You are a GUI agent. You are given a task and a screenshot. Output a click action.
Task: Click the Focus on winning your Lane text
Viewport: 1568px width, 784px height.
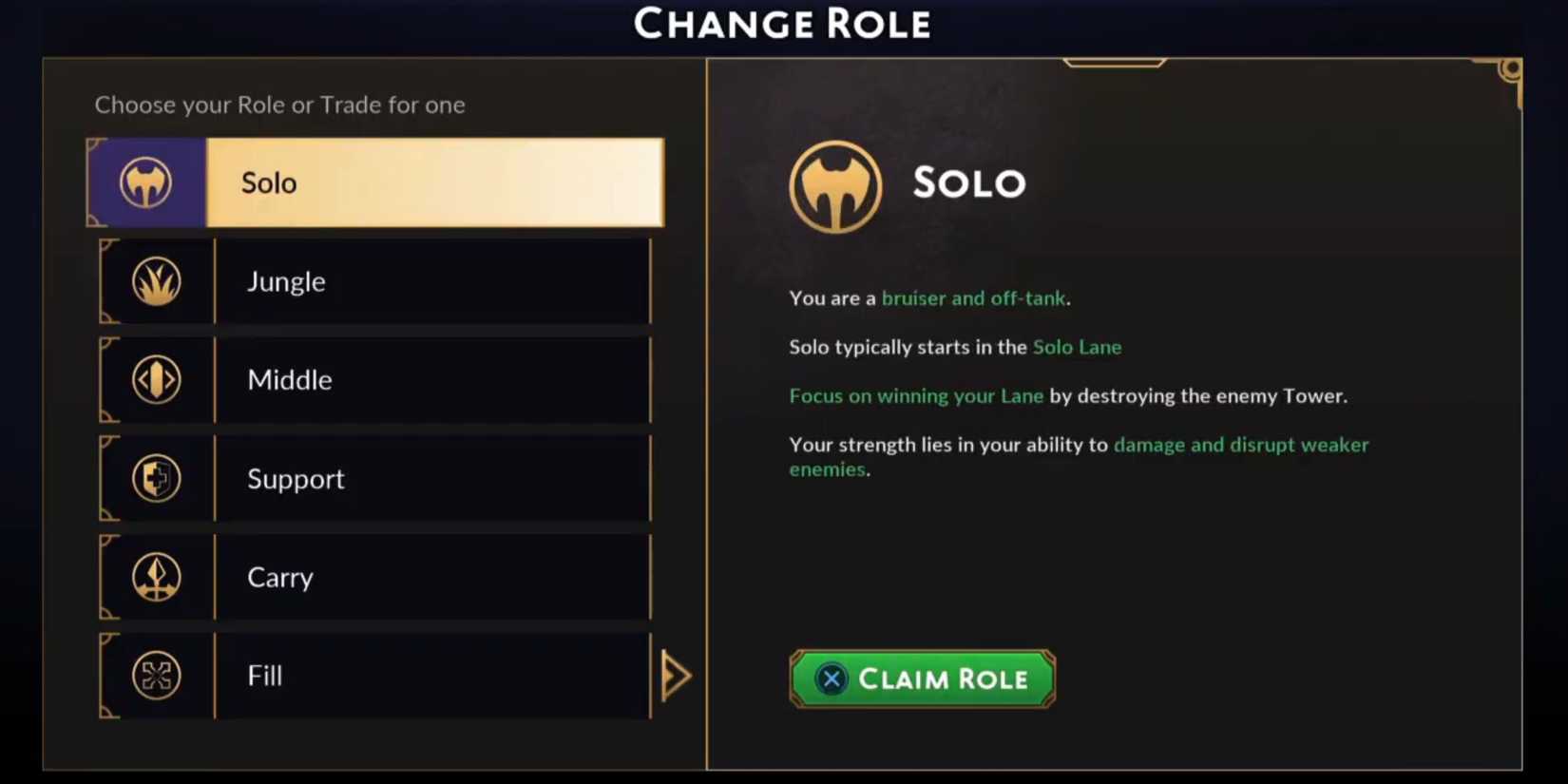coord(915,396)
